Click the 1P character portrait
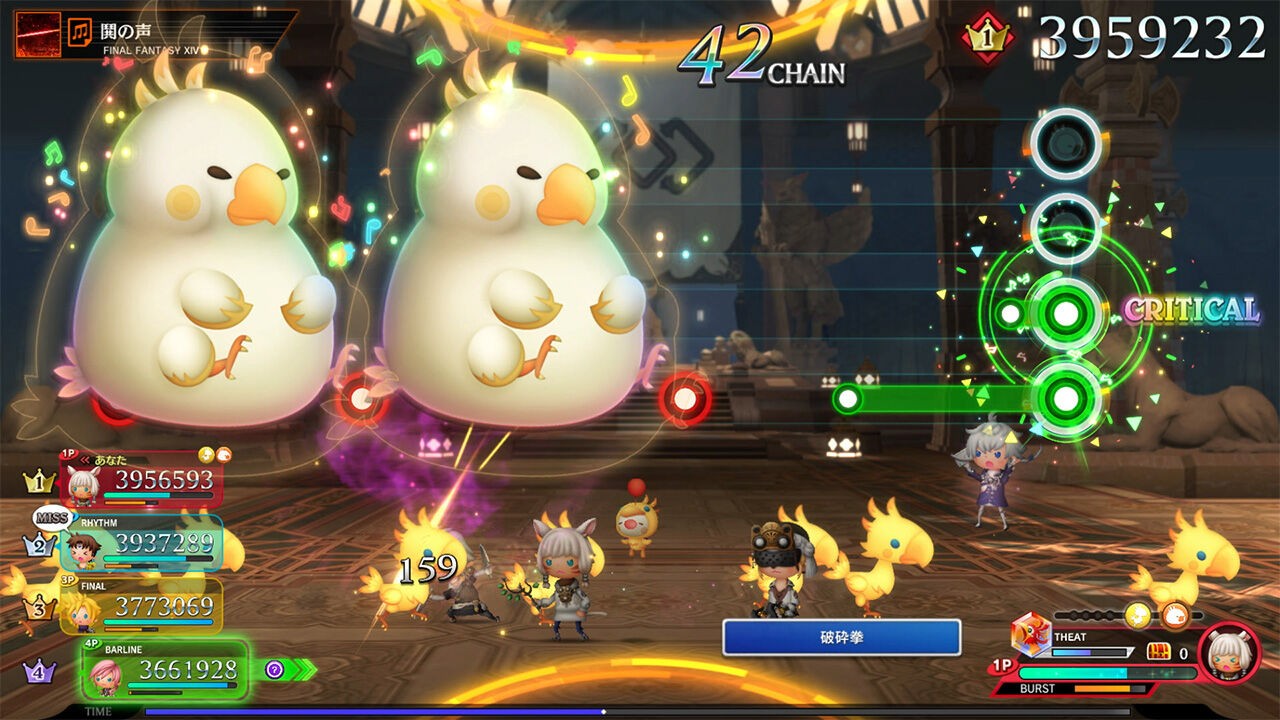The image size is (1280, 720). tap(1228, 653)
